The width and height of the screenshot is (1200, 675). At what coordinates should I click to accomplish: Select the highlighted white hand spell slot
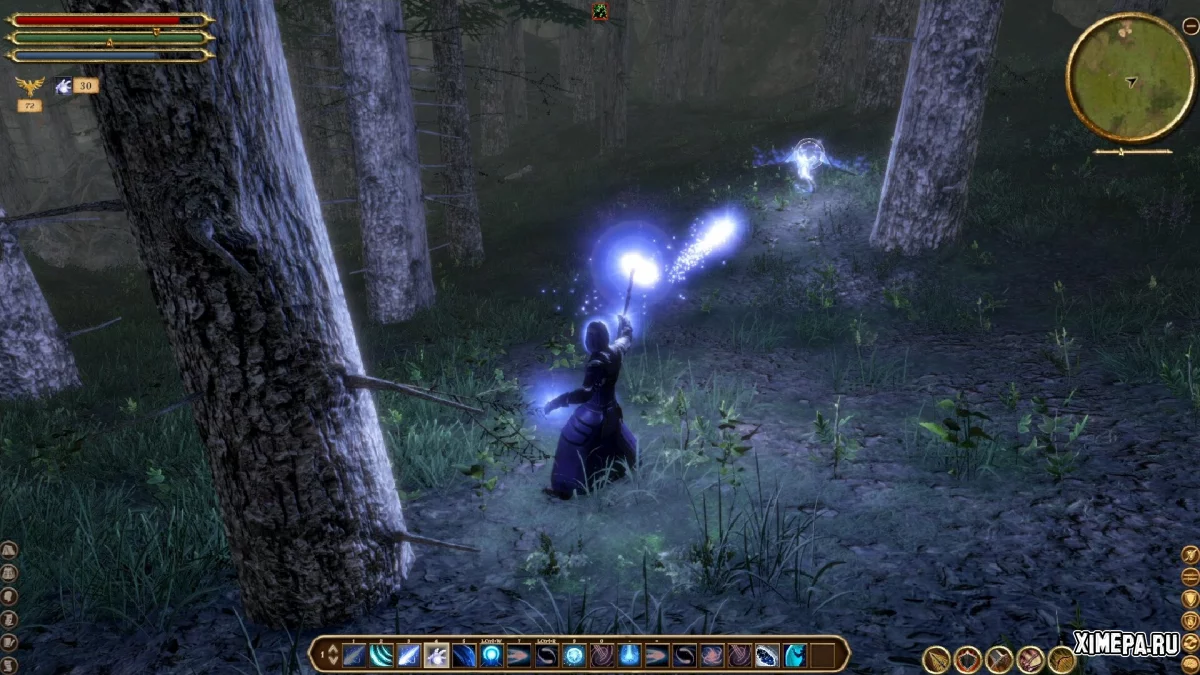click(436, 655)
